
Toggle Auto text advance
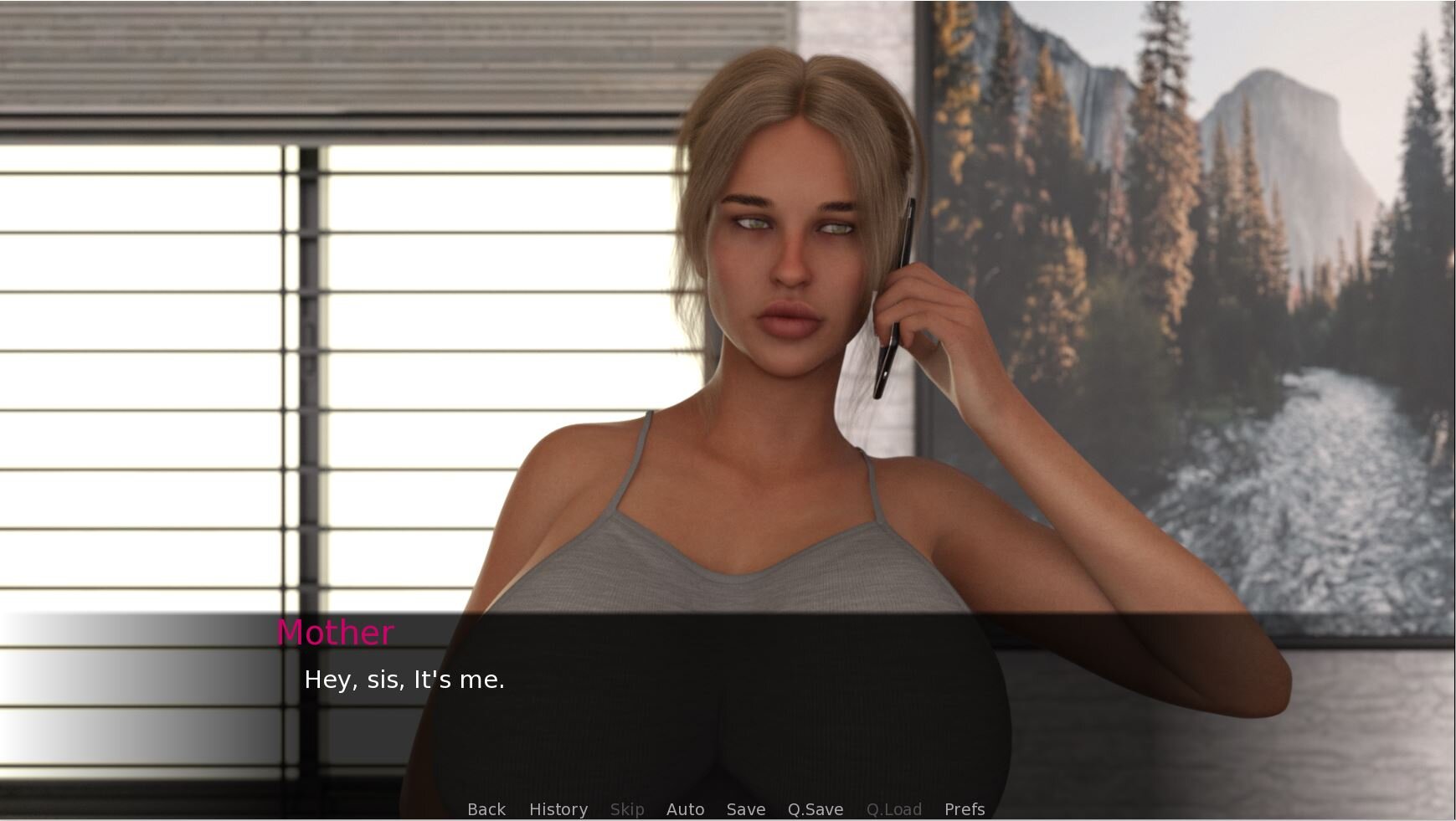point(685,809)
